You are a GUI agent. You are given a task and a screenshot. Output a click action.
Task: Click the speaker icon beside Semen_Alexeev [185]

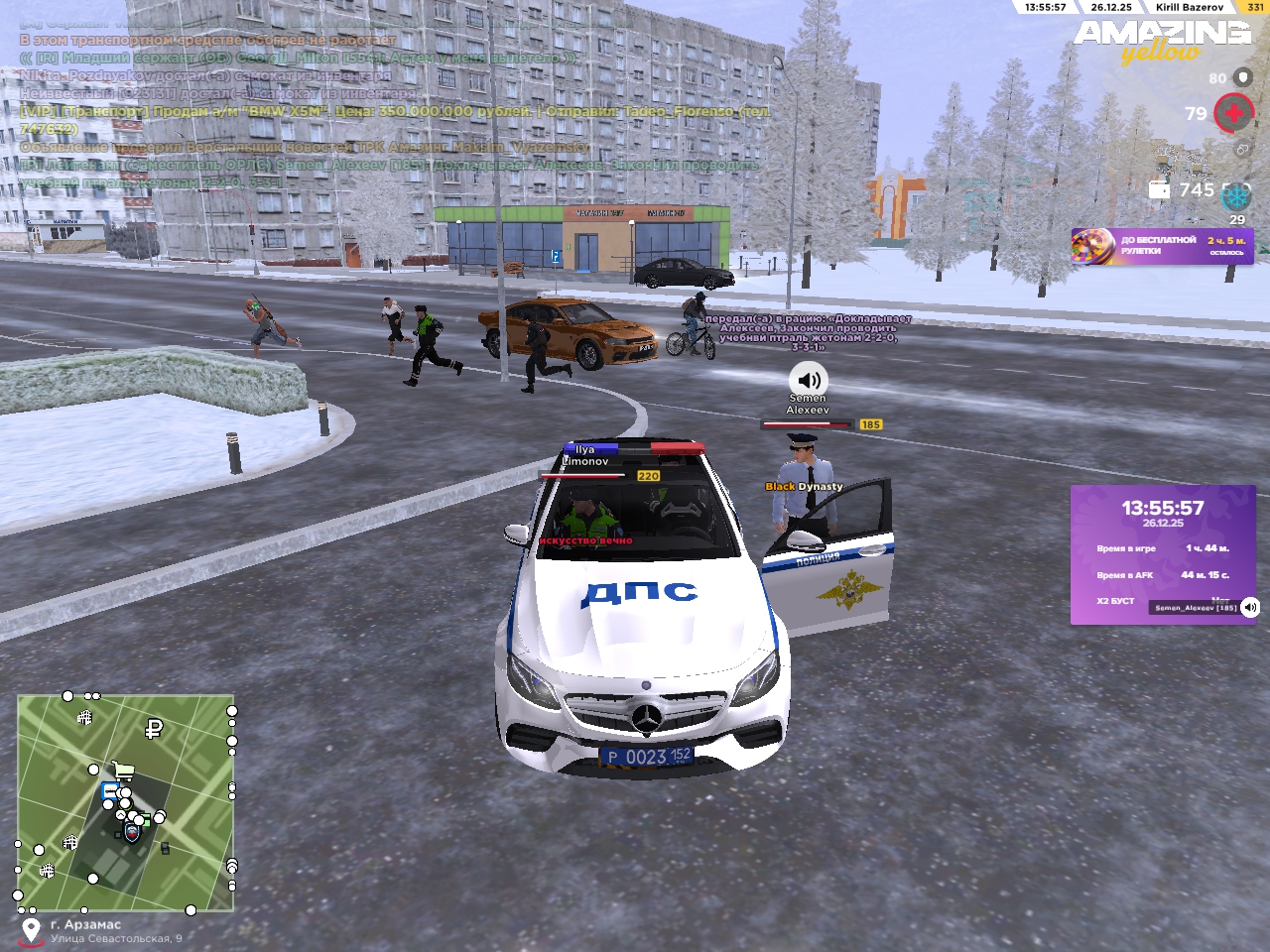point(1250,607)
